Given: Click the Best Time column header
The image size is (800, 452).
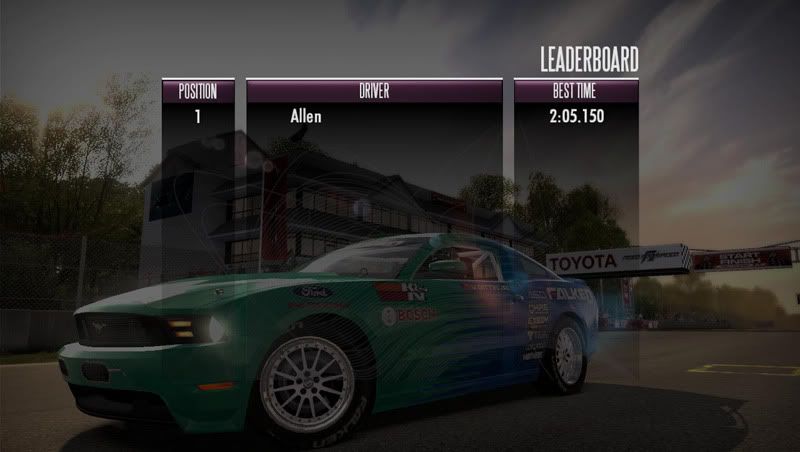Looking at the screenshot, I should 576,91.
